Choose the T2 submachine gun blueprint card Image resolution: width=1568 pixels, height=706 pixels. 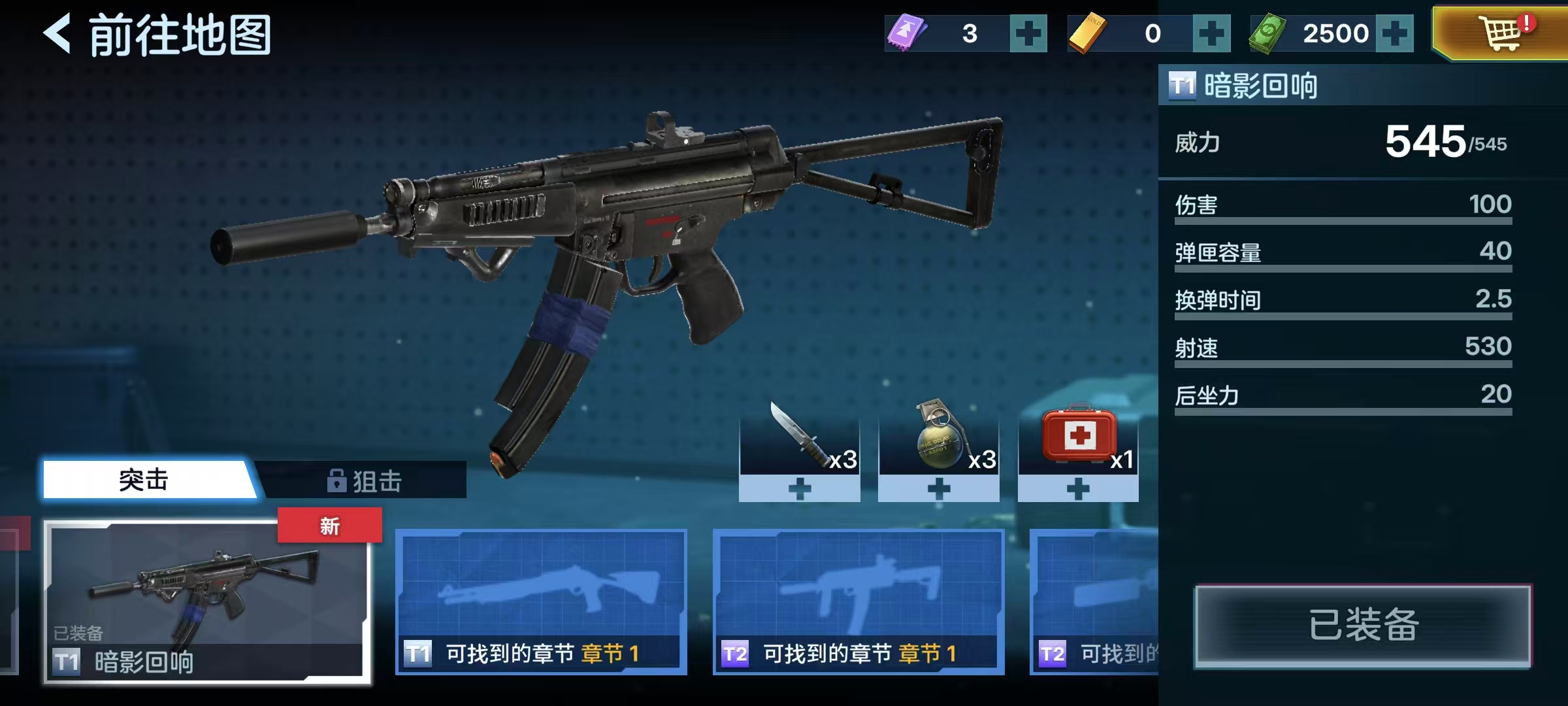coord(858,601)
